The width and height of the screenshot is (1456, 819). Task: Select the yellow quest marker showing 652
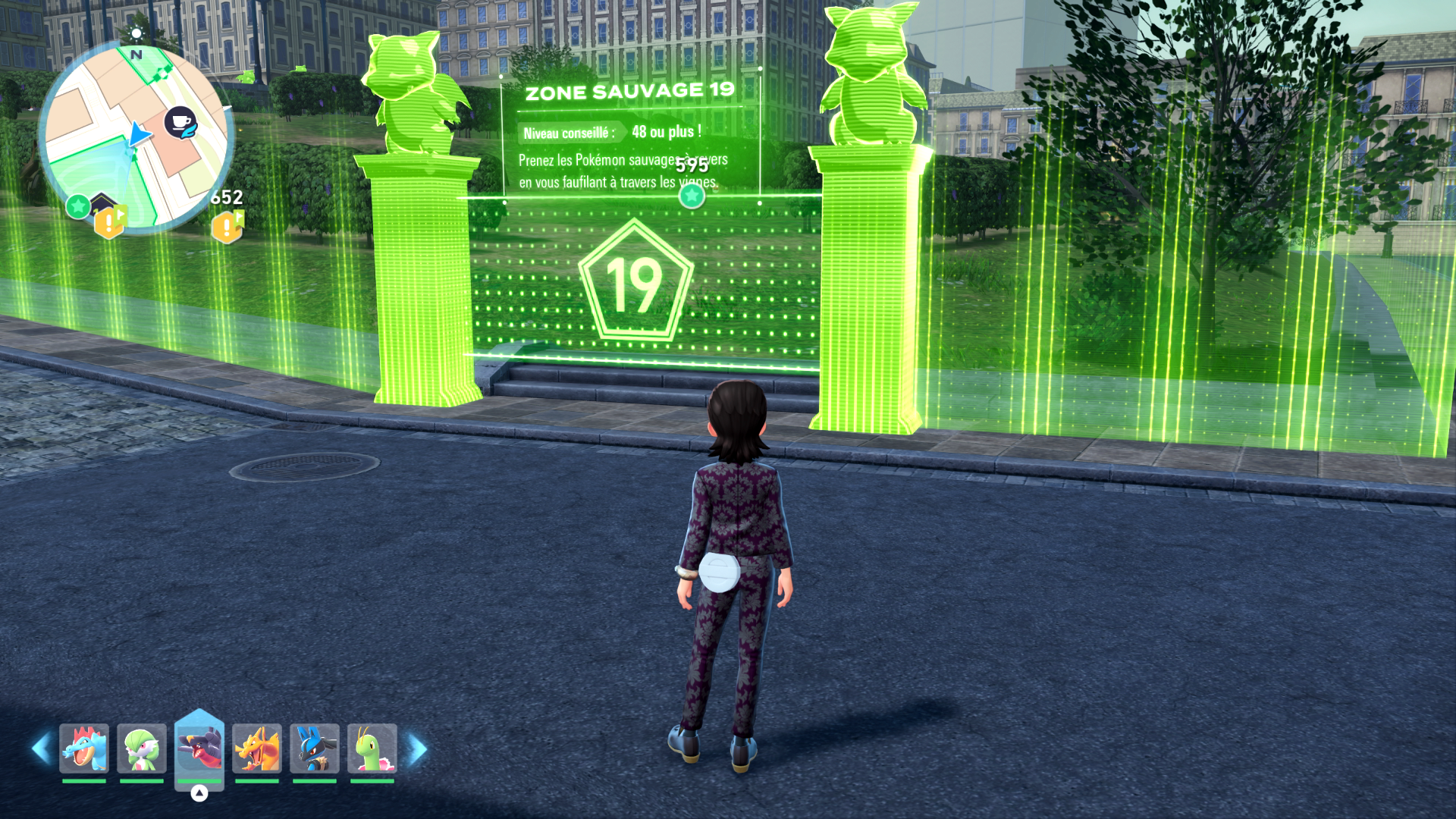pyautogui.click(x=227, y=226)
